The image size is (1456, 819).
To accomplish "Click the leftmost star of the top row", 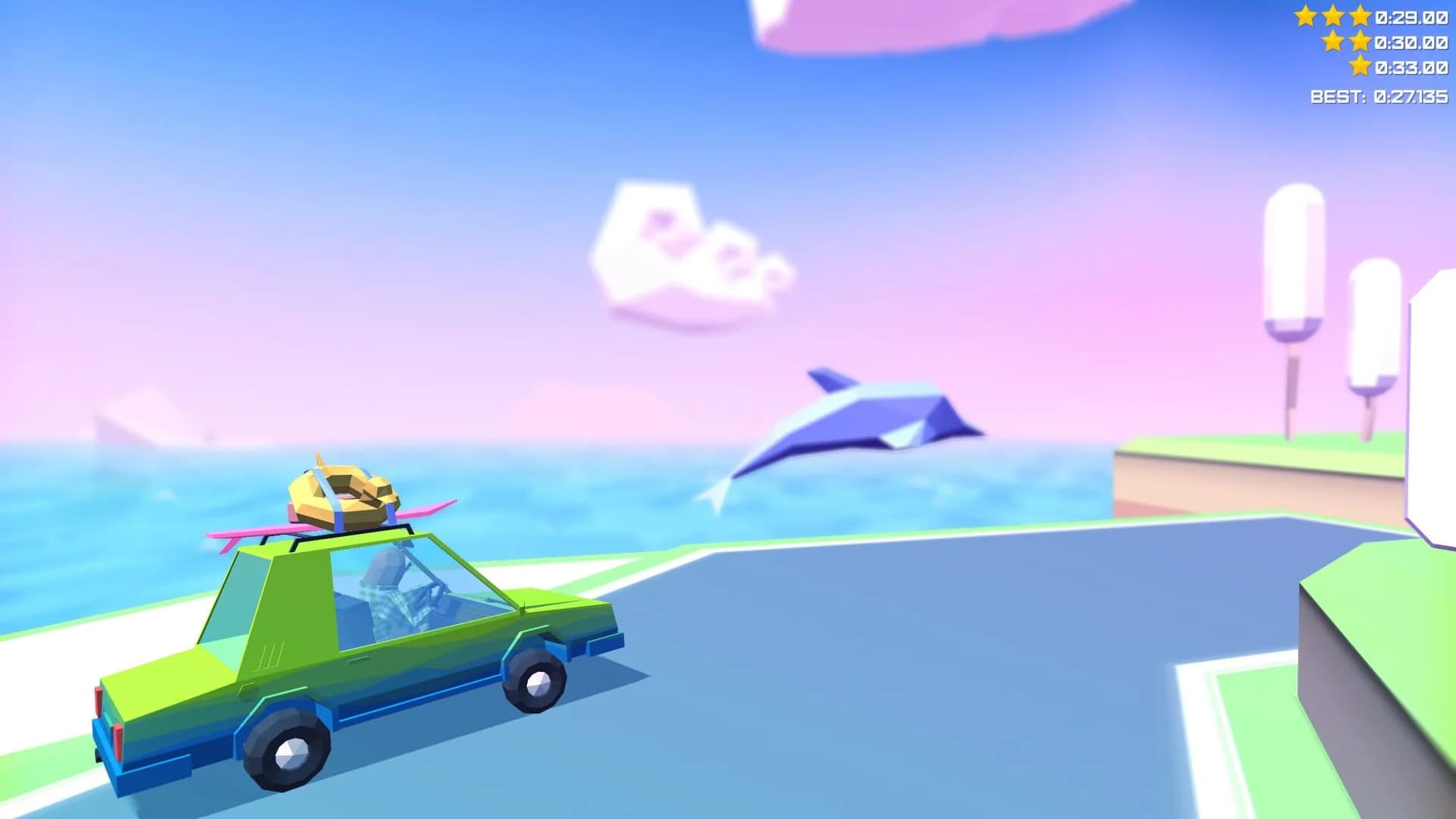I will [x=1306, y=17].
